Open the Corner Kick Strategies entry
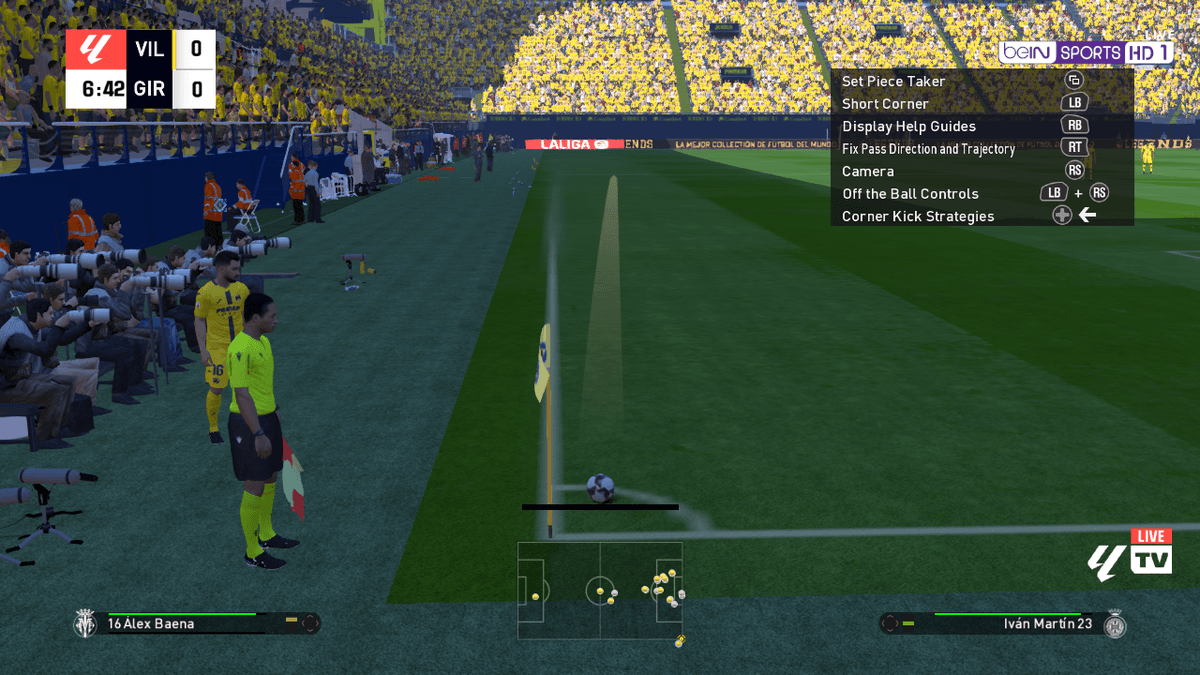 (x=918, y=216)
